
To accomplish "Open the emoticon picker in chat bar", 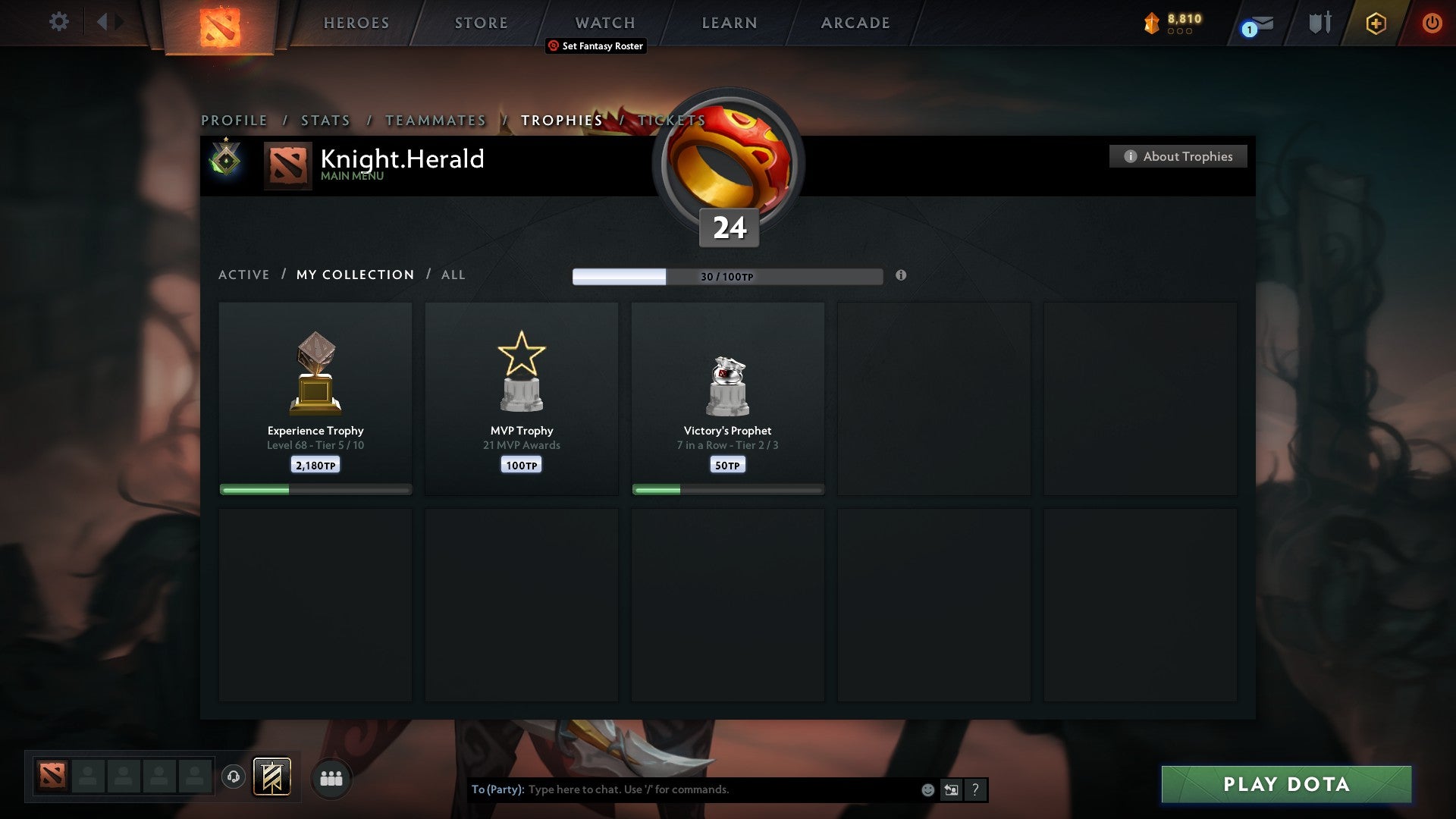I will click(x=927, y=789).
